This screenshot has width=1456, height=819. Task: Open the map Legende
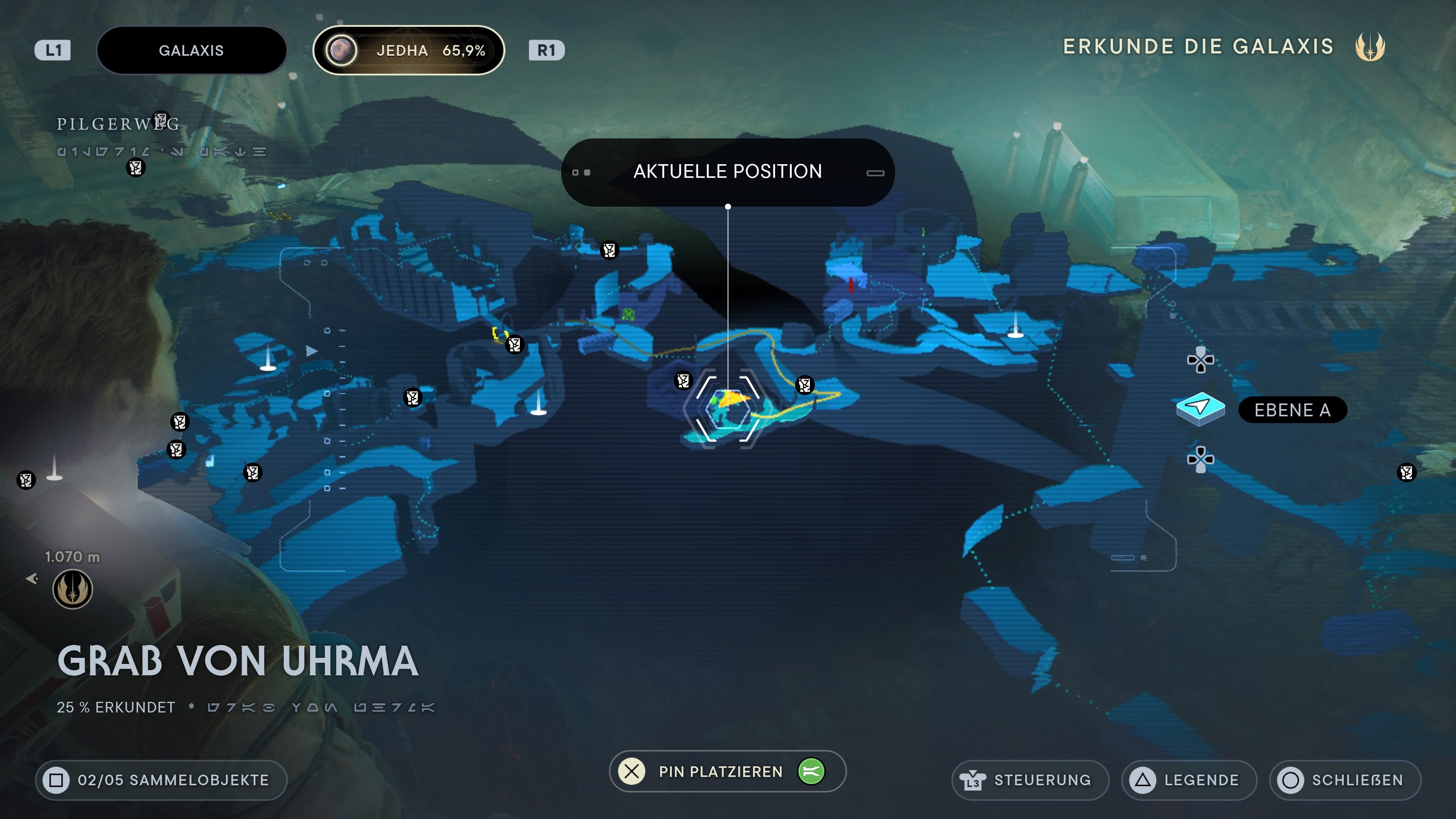[1189, 780]
